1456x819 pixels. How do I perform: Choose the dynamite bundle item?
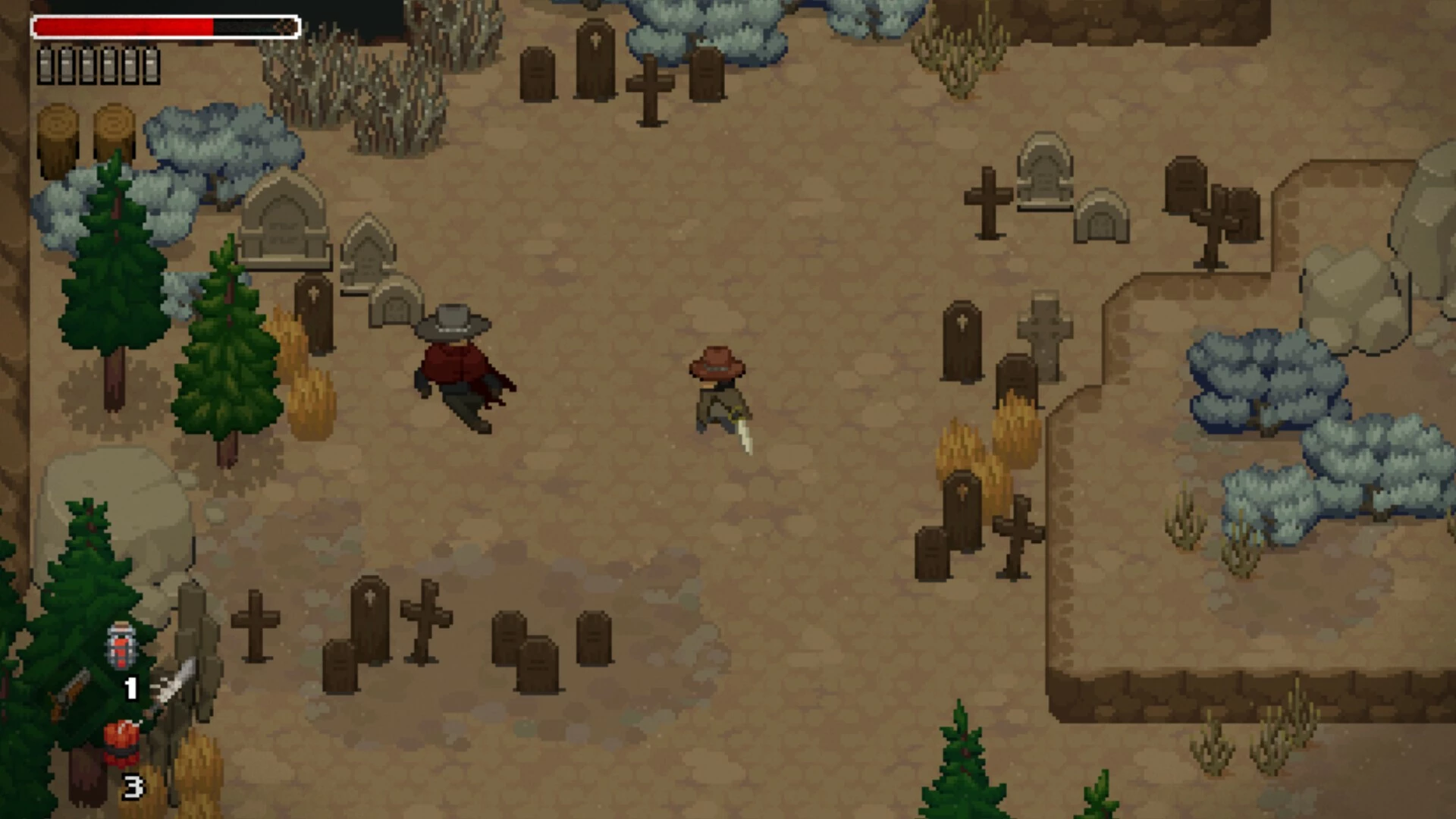pos(121,742)
